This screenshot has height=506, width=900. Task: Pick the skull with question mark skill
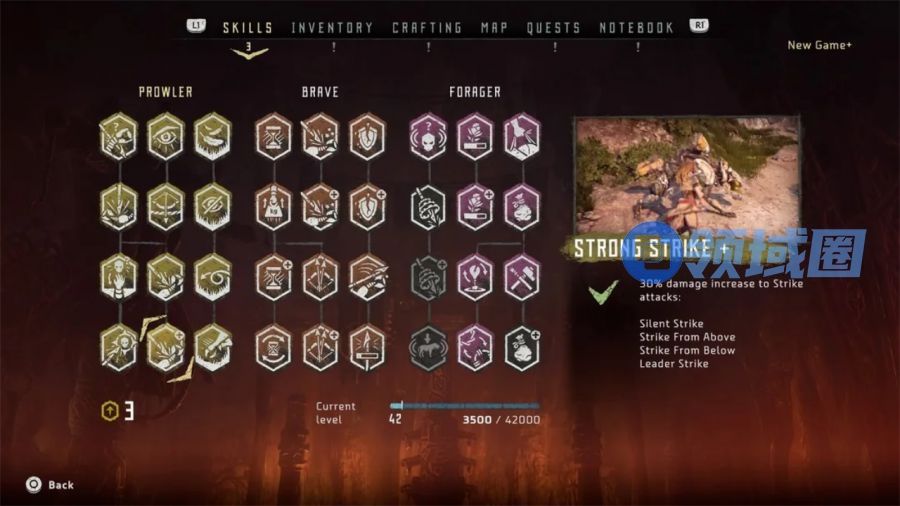(428, 136)
